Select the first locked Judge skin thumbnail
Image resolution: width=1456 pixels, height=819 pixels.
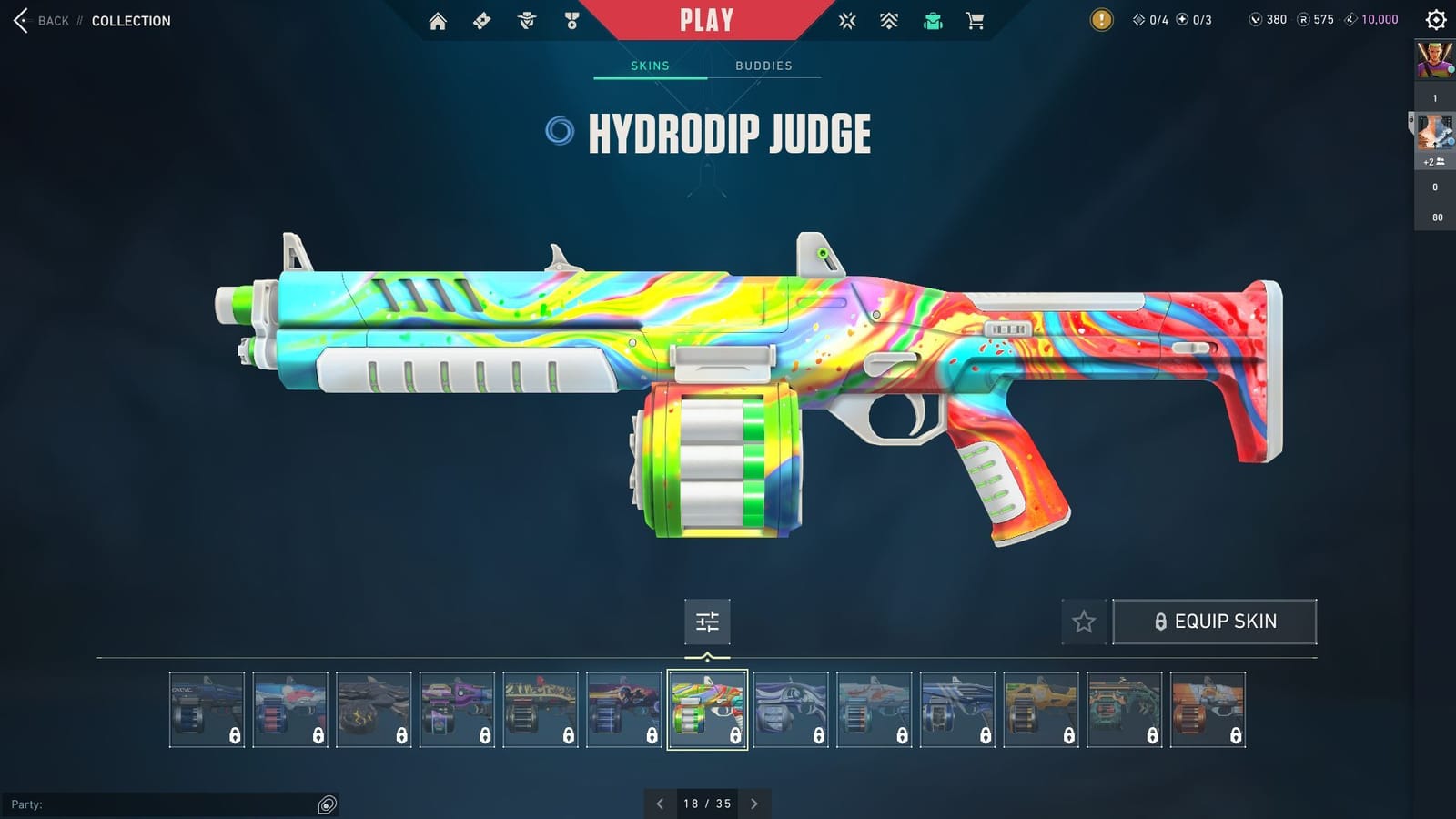tap(208, 710)
